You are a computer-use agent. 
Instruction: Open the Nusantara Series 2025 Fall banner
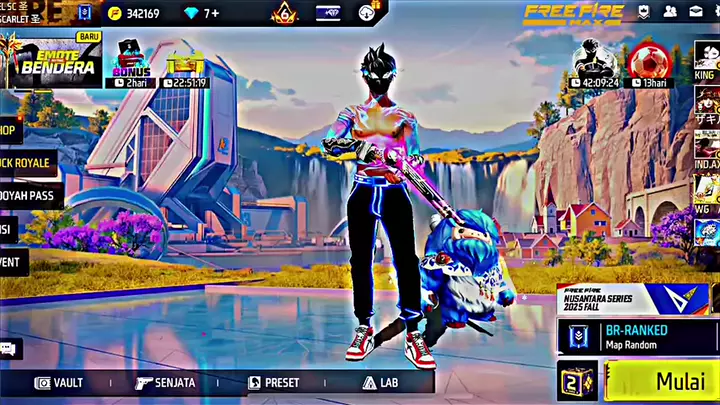point(632,298)
